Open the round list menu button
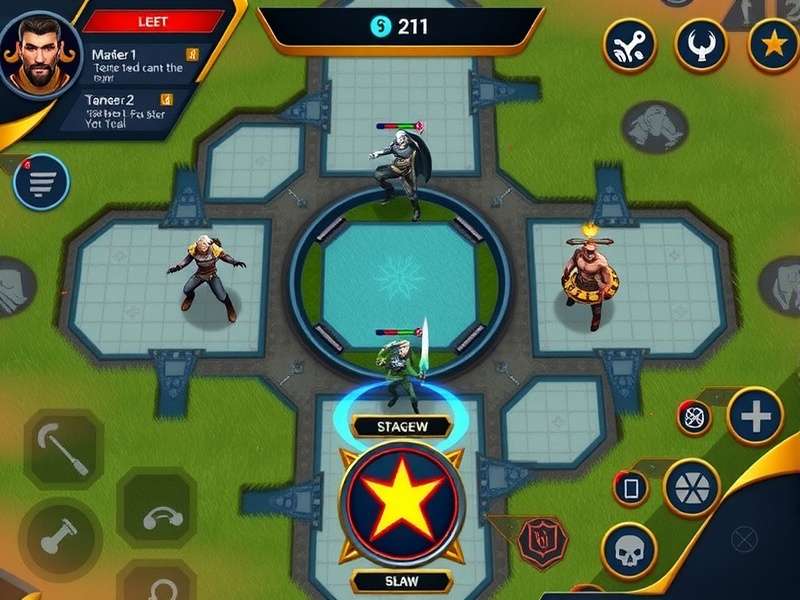The height and width of the screenshot is (600, 800). click(x=41, y=182)
